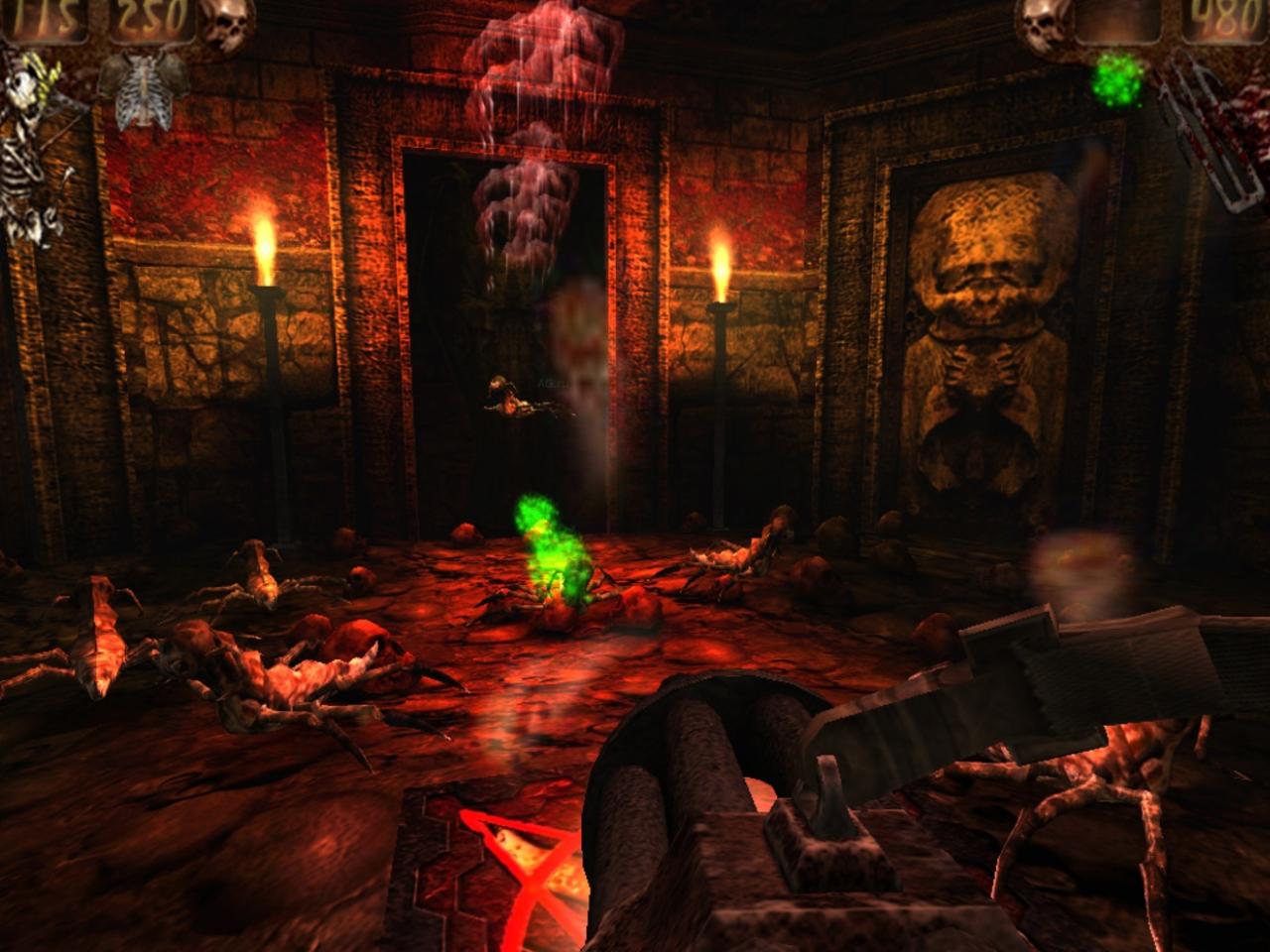Click the skull icon next to the ammo counter
The height and width of the screenshot is (952, 1270).
(1043, 25)
